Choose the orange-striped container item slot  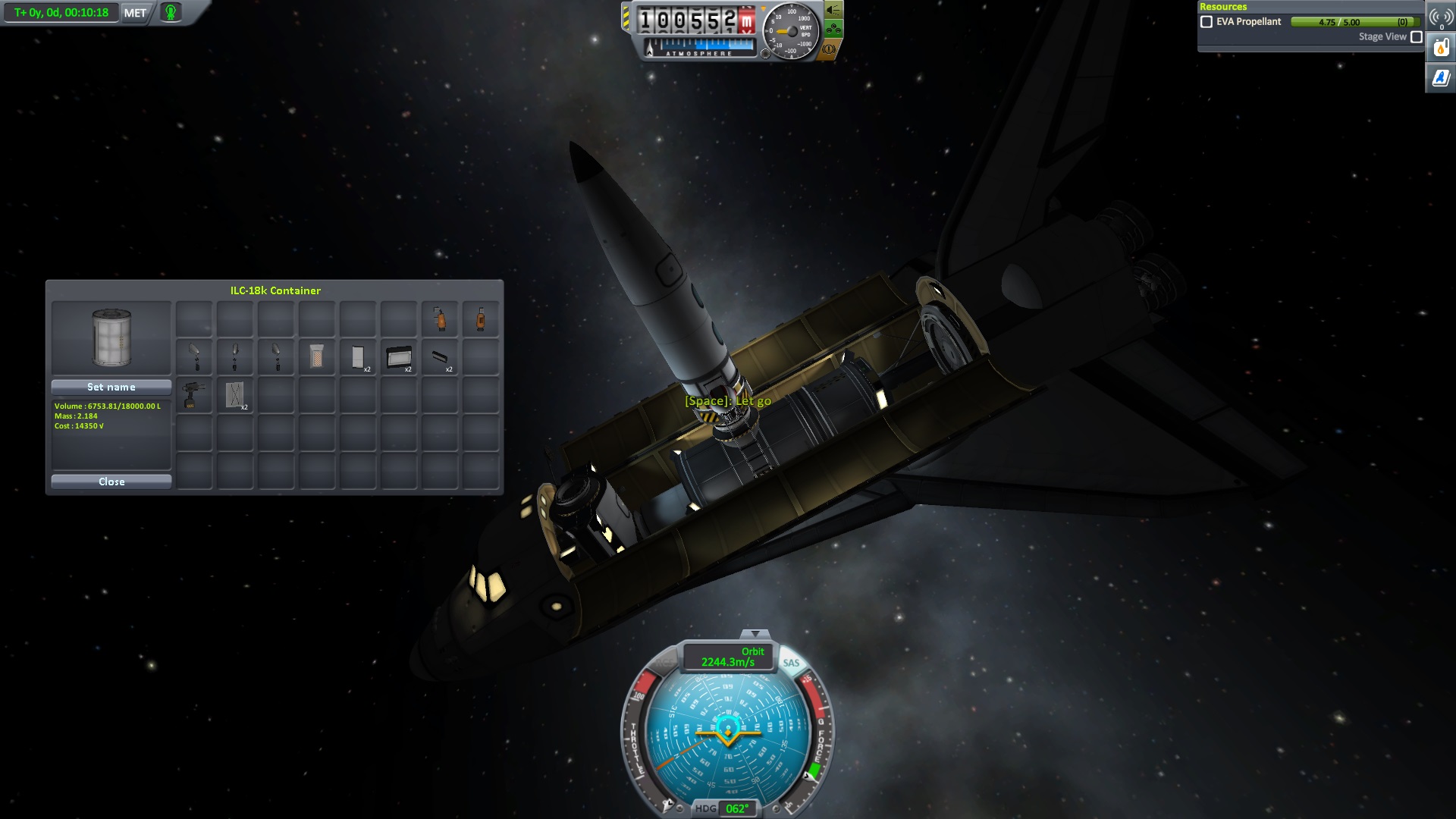click(317, 356)
